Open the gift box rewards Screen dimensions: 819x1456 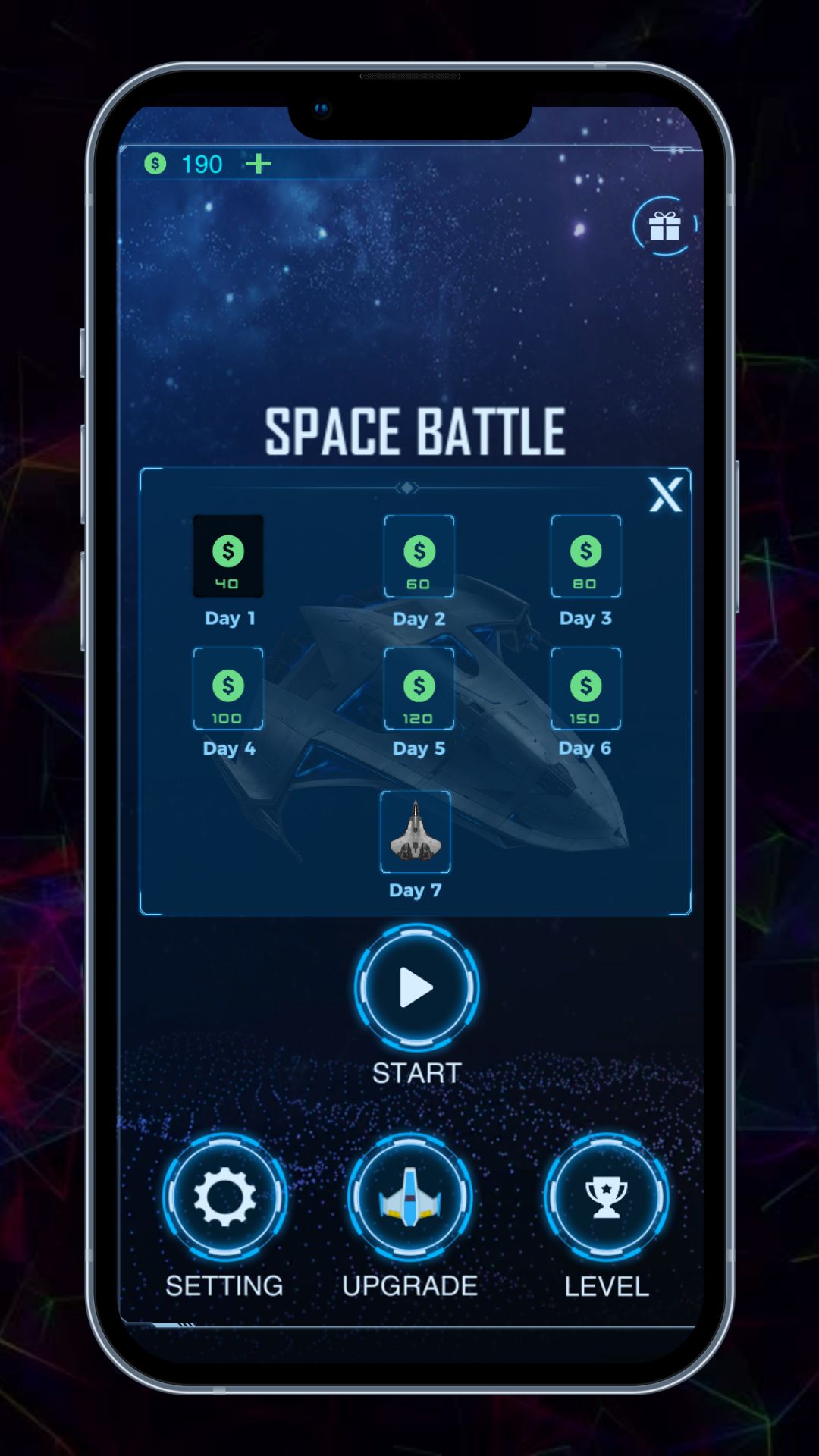click(664, 226)
